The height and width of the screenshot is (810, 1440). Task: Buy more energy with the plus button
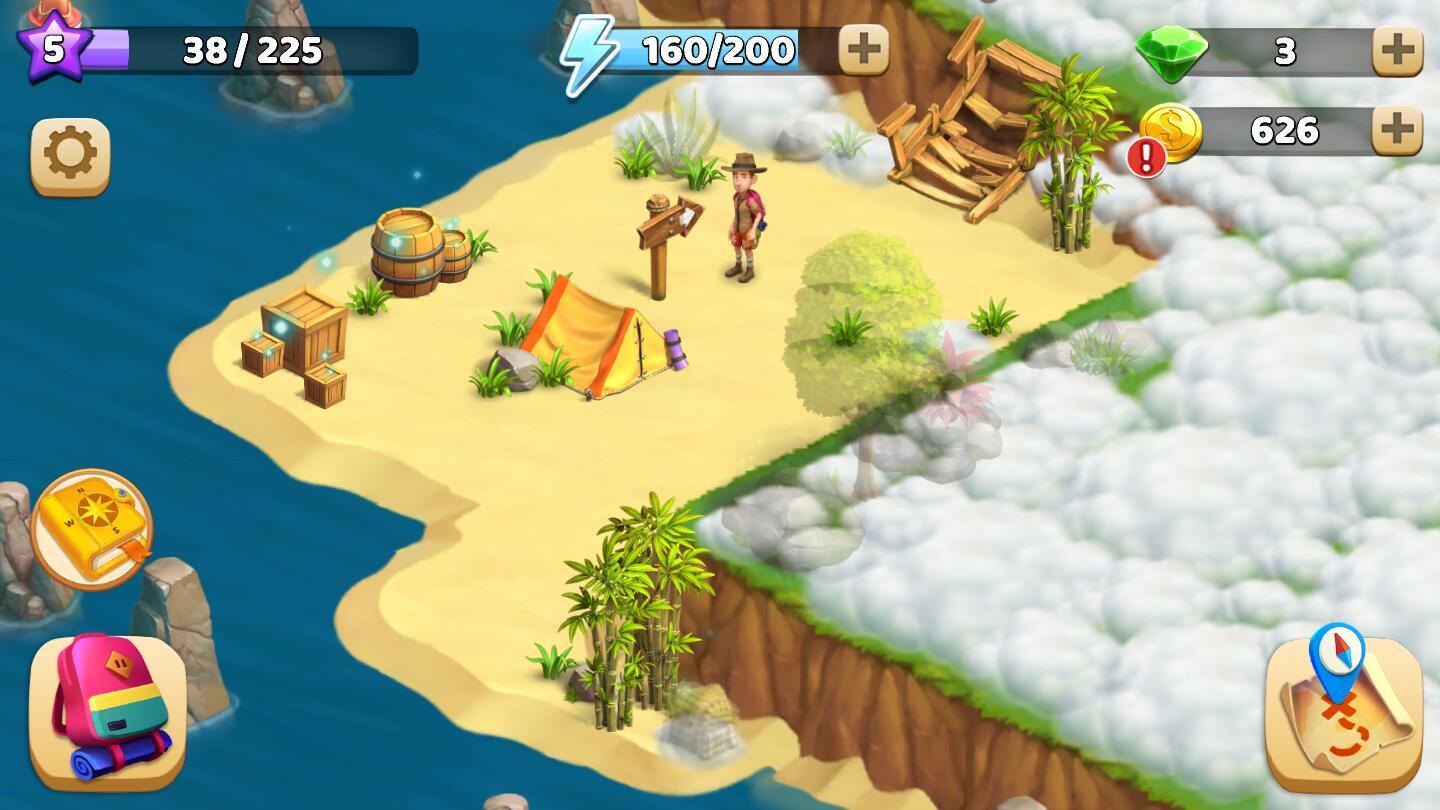[866, 48]
